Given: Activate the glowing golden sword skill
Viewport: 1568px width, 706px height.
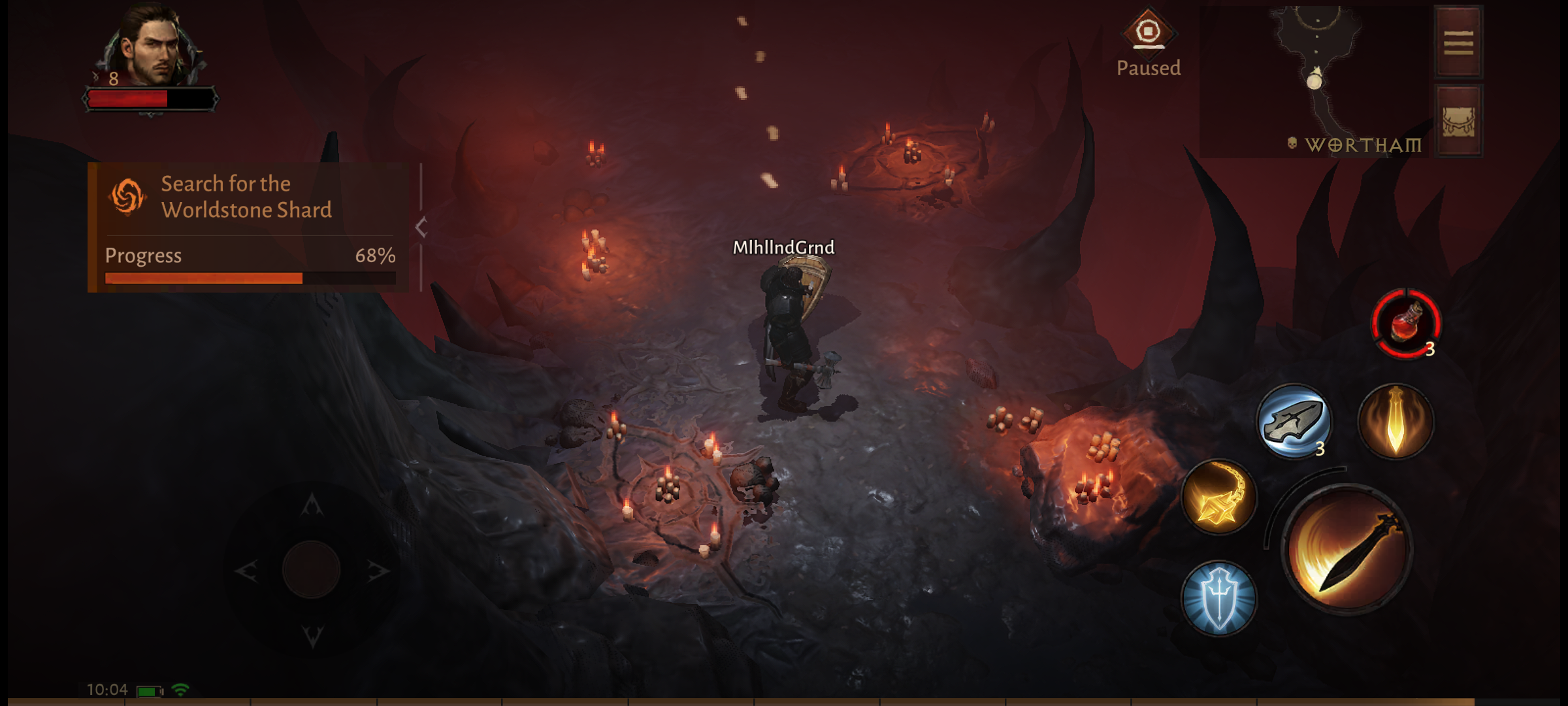Looking at the screenshot, I should [1396, 421].
